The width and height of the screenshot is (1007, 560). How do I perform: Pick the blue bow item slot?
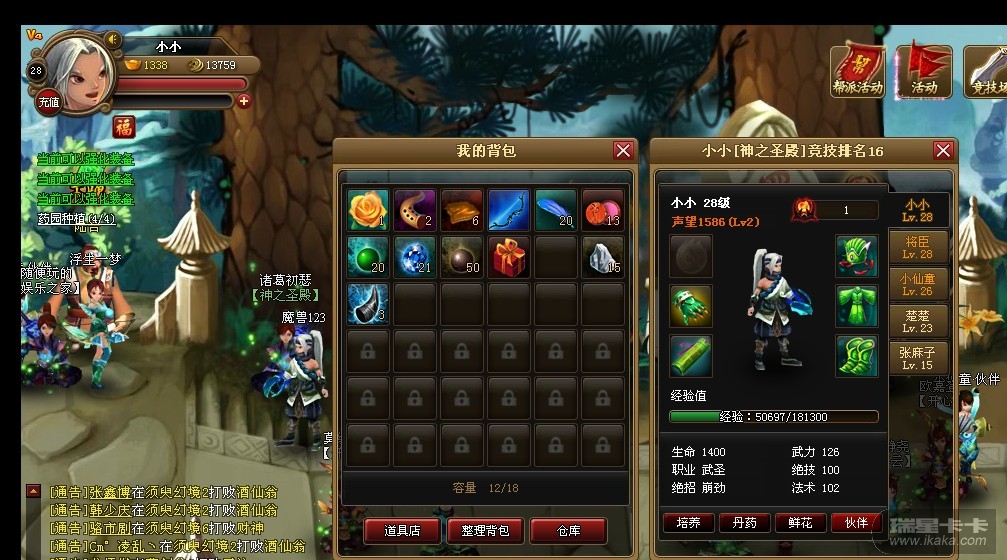click(x=509, y=210)
